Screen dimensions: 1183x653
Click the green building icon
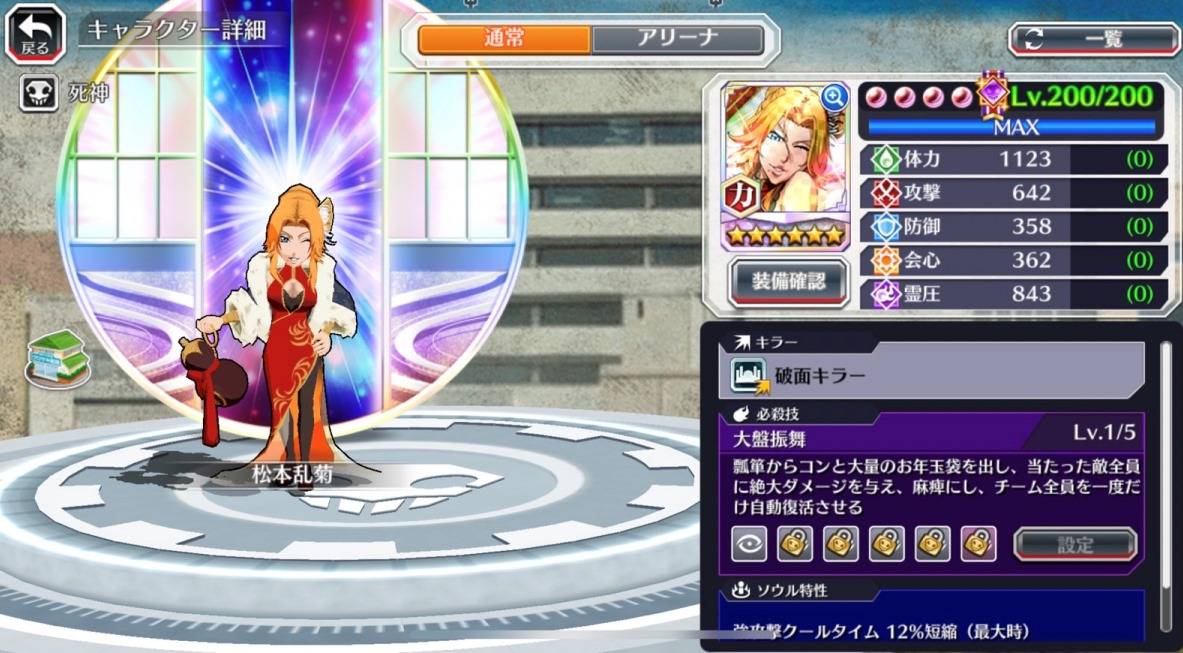click(58, 357)
